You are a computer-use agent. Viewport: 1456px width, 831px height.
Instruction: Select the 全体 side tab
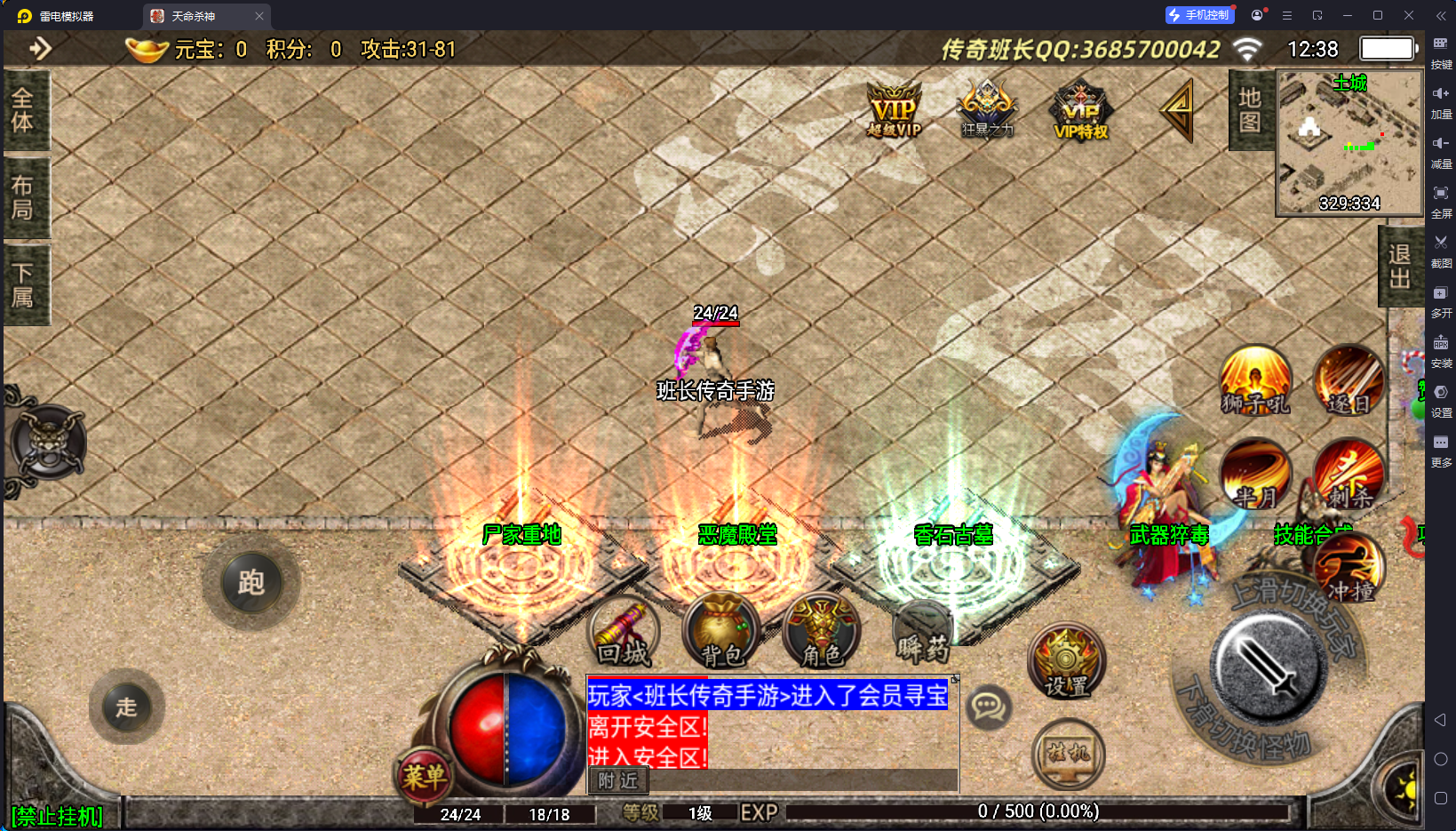point(24,110)
